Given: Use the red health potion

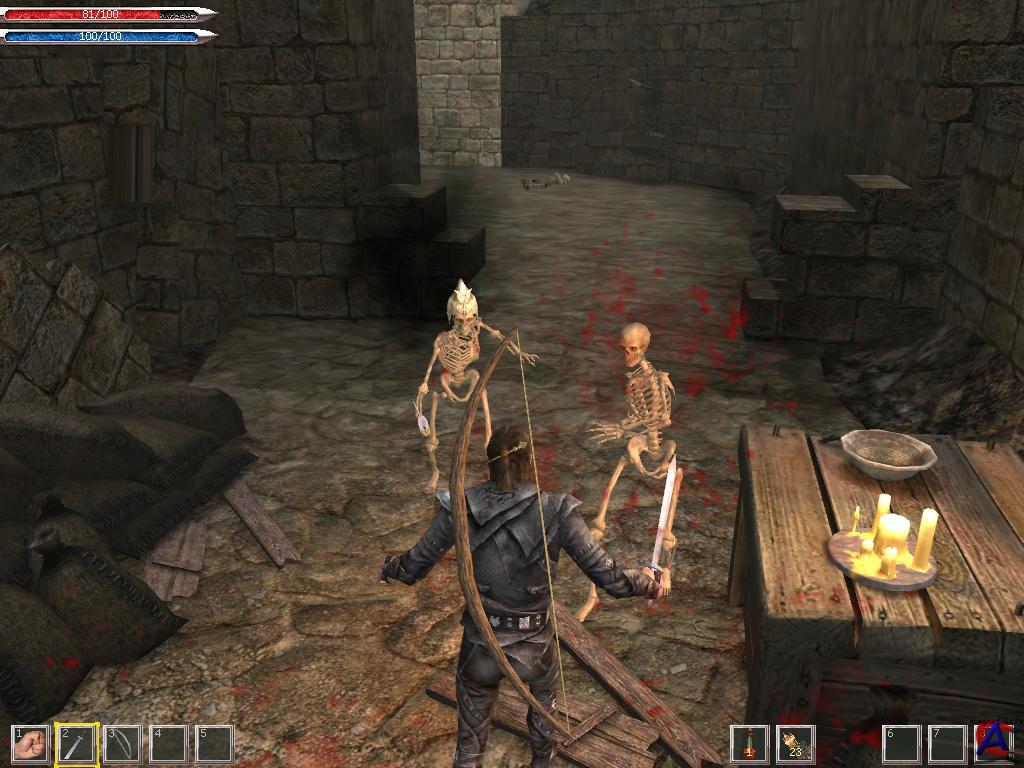Looking at the screenshot, I should [749, 744].
